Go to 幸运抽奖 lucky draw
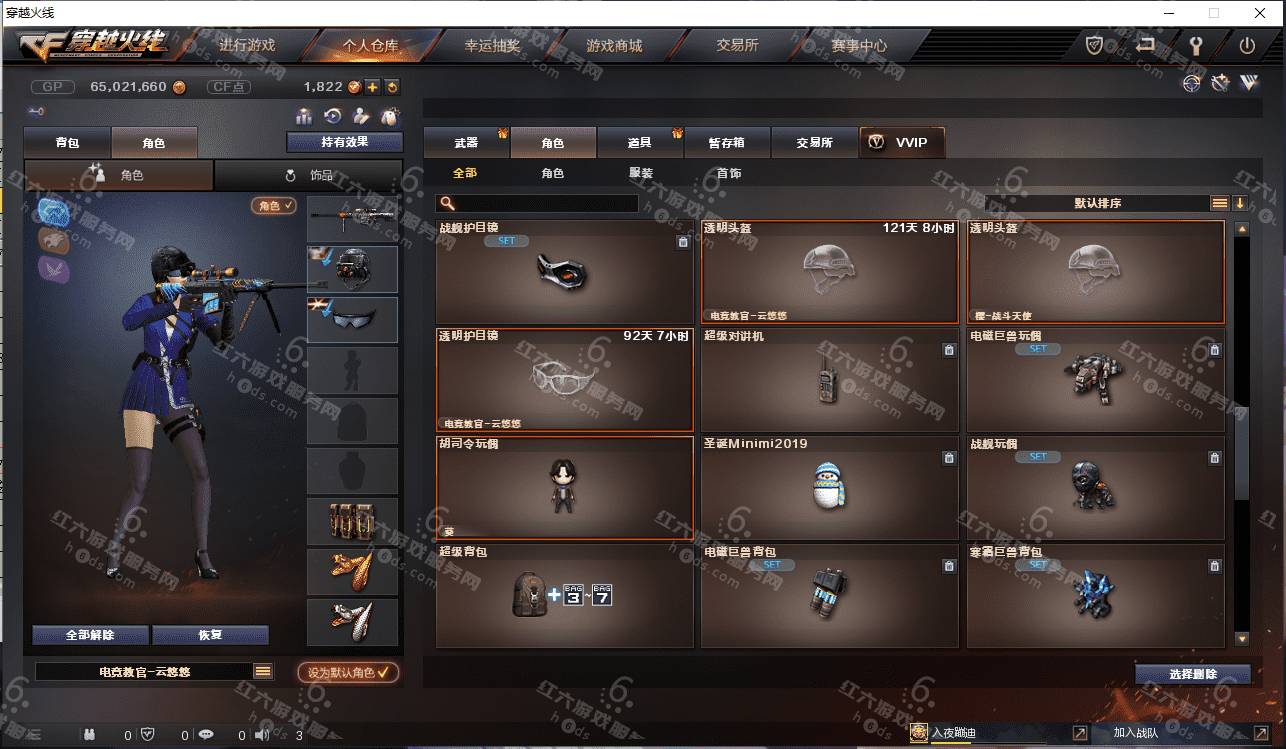Viewport: 1286px width, 749px height. click(492, 46)
